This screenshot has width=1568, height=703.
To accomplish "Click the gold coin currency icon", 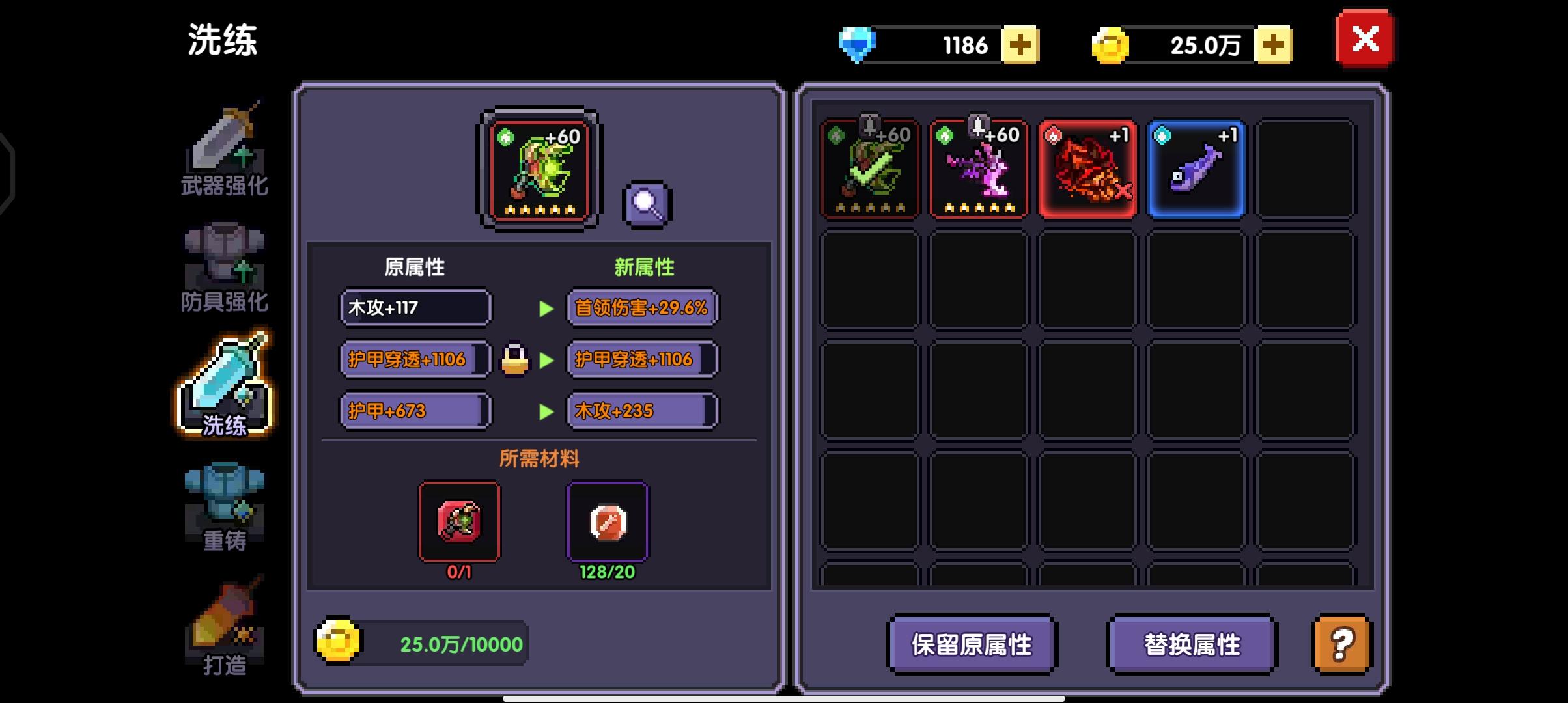I will coord(1109,44).
